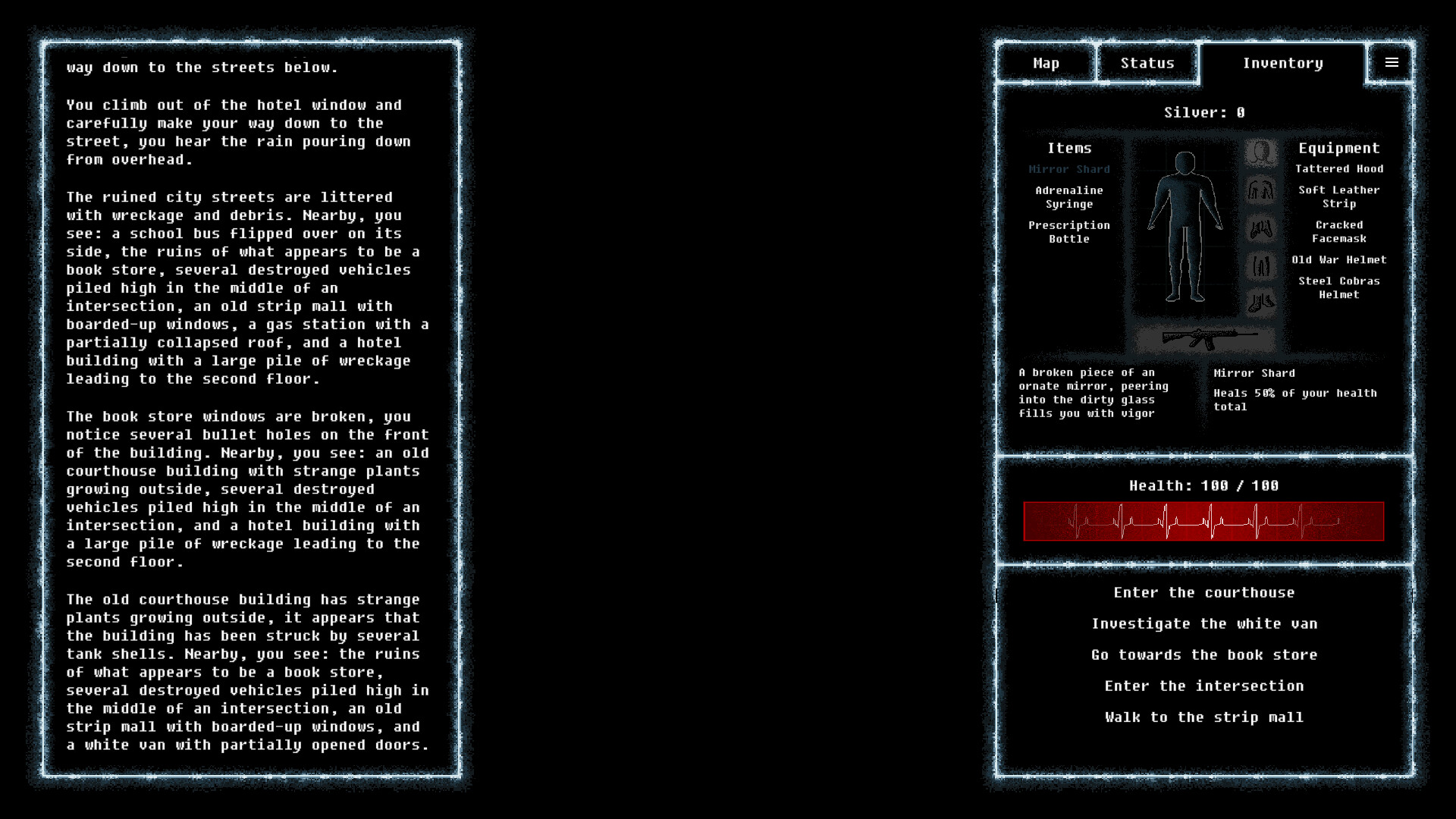This screenshot has width=1456, height=819.
Task: Click the heartbeat health monitor bar
Action: coord(1204,521)
